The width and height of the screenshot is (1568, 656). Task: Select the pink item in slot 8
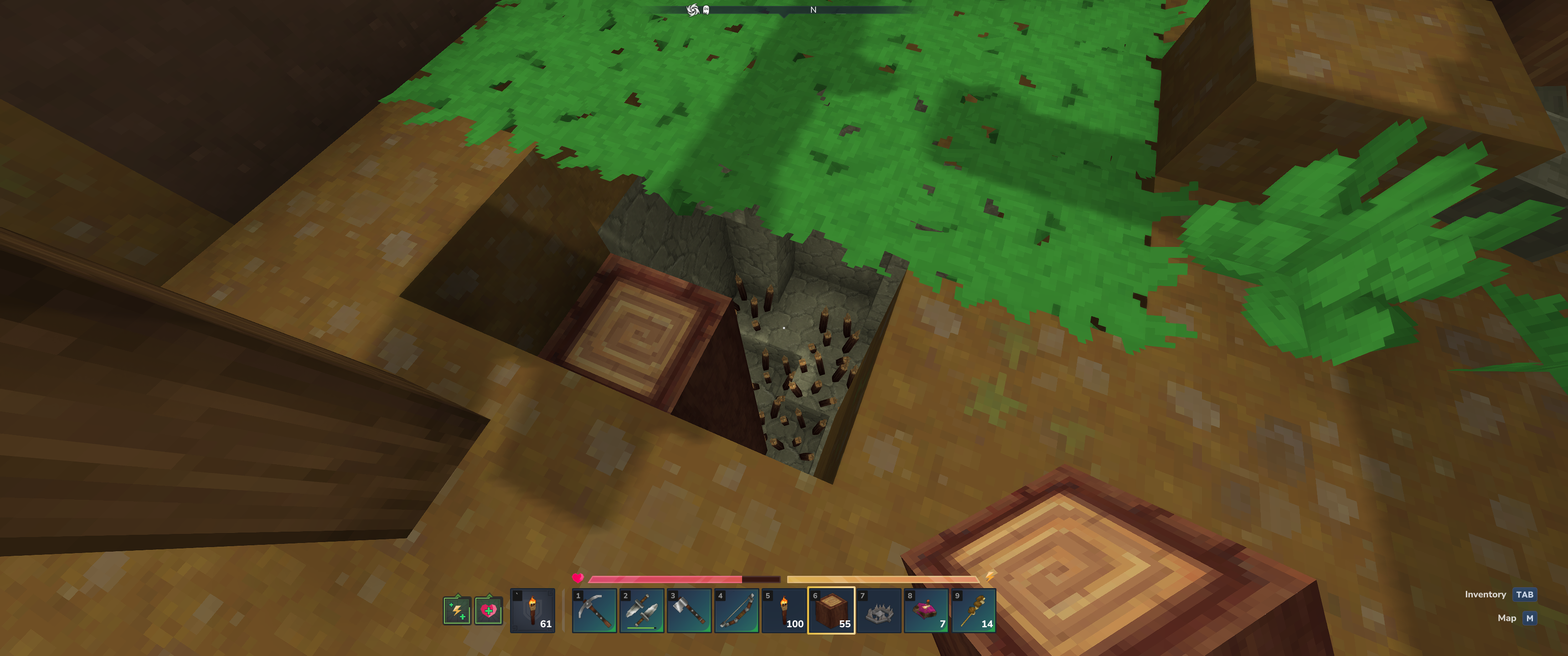[926, 610]
